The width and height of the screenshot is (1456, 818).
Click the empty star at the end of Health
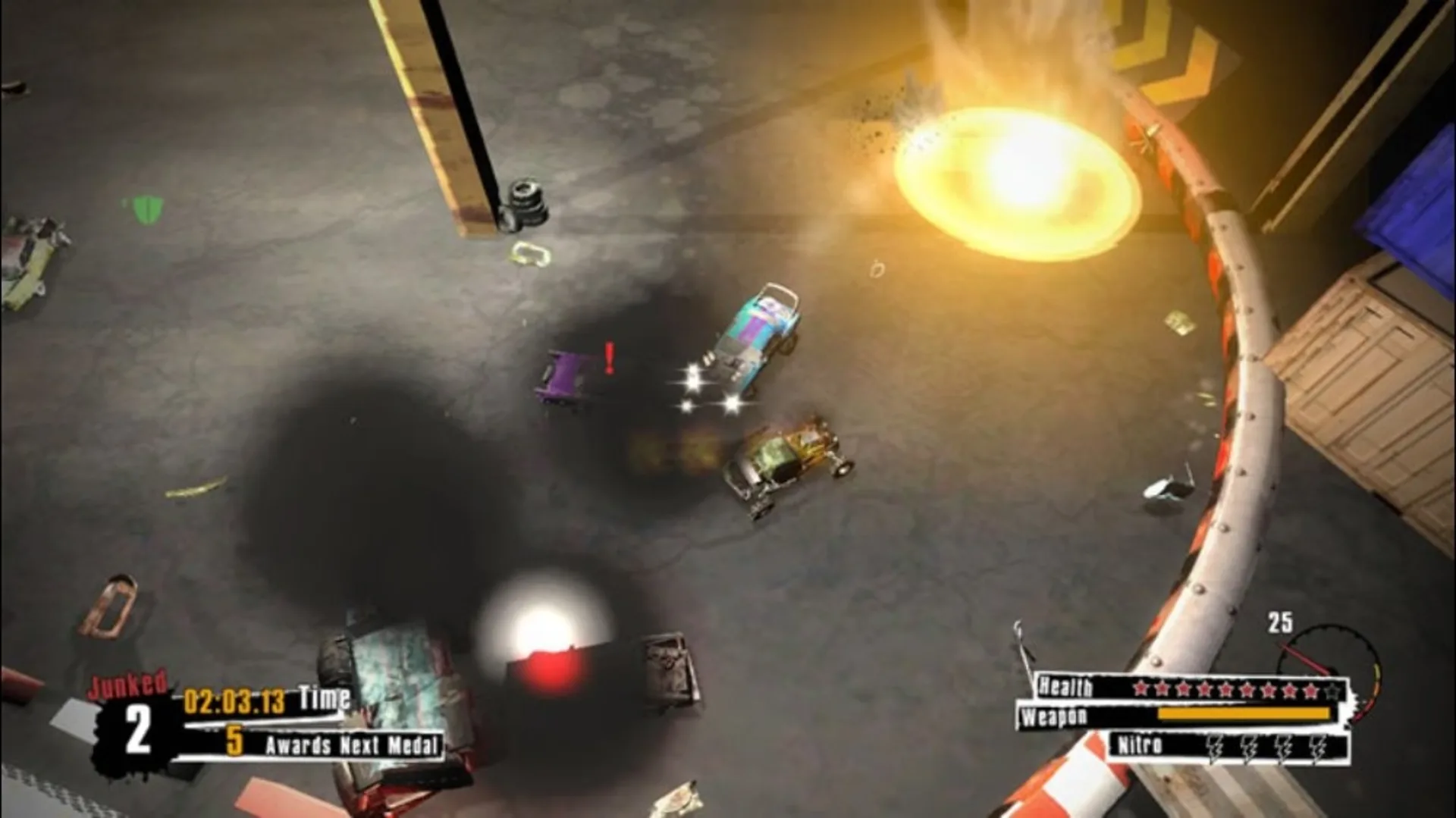(1331, 689)
